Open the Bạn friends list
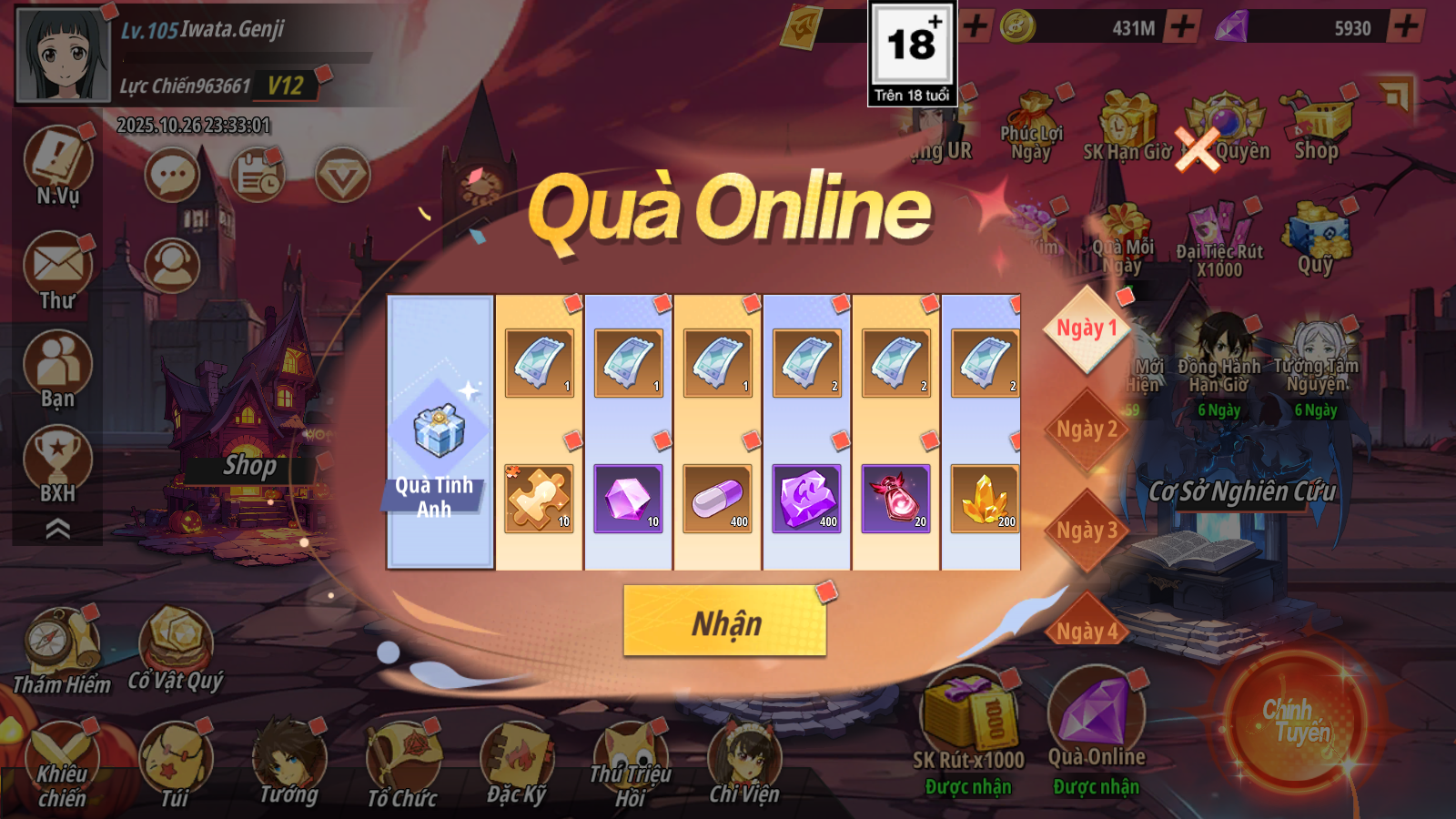Image resolution: width=1456 pixels, height=819 pixels. [58, 369]
